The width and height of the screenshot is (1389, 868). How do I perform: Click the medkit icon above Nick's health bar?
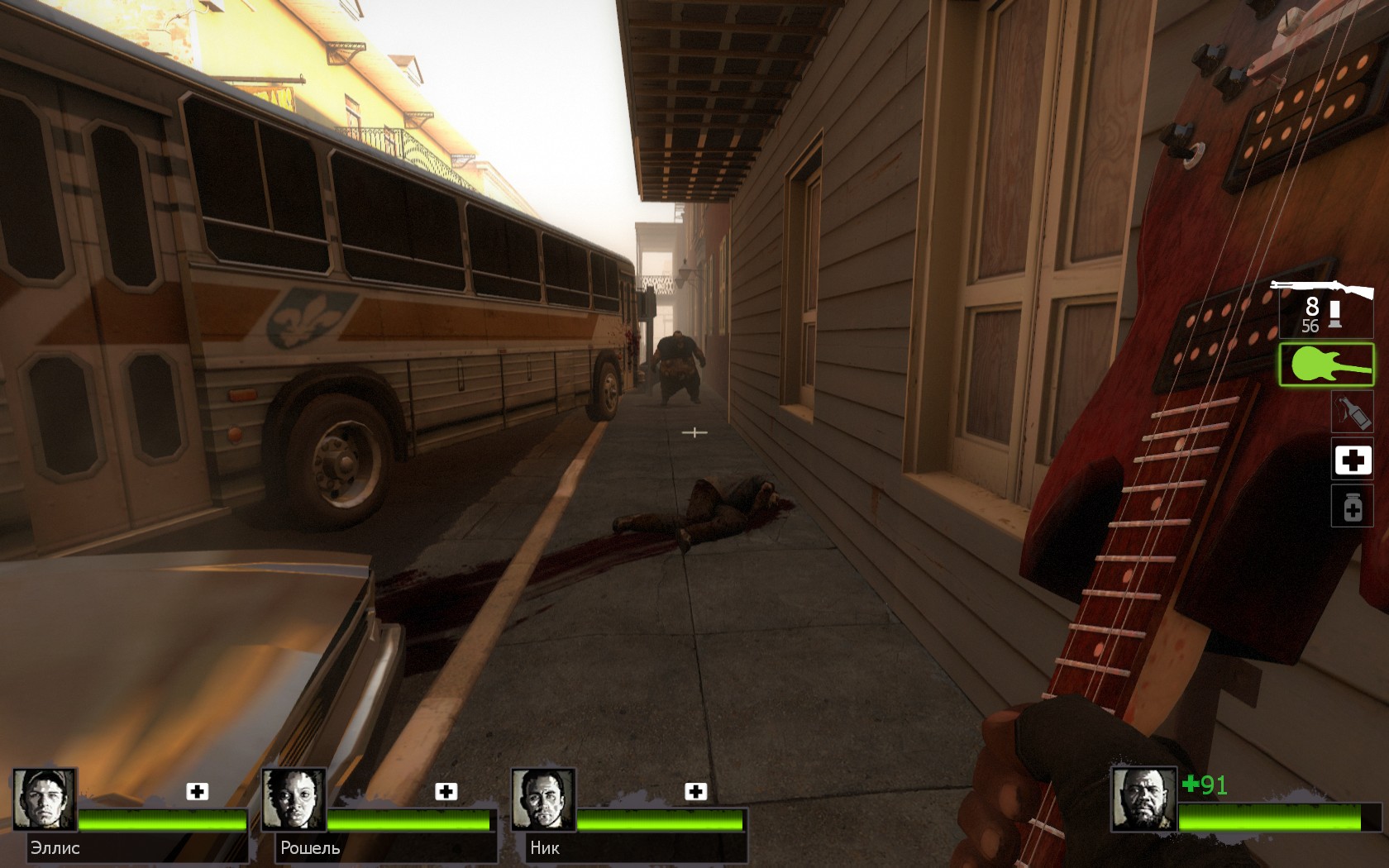tap(696, 791)
